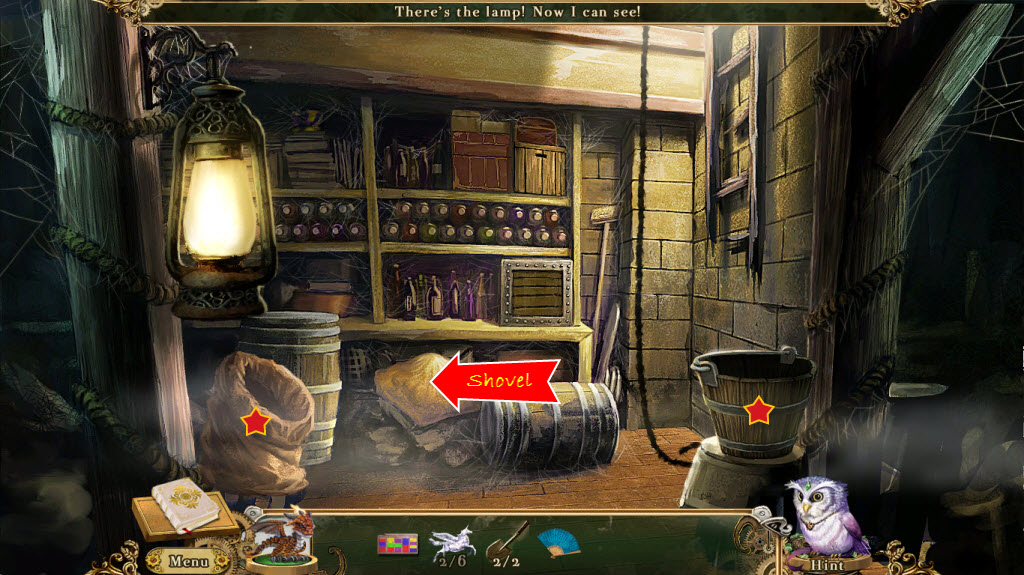Screen dimensions: 1024x575
Task: Open the Menu button
Action: 187,560
